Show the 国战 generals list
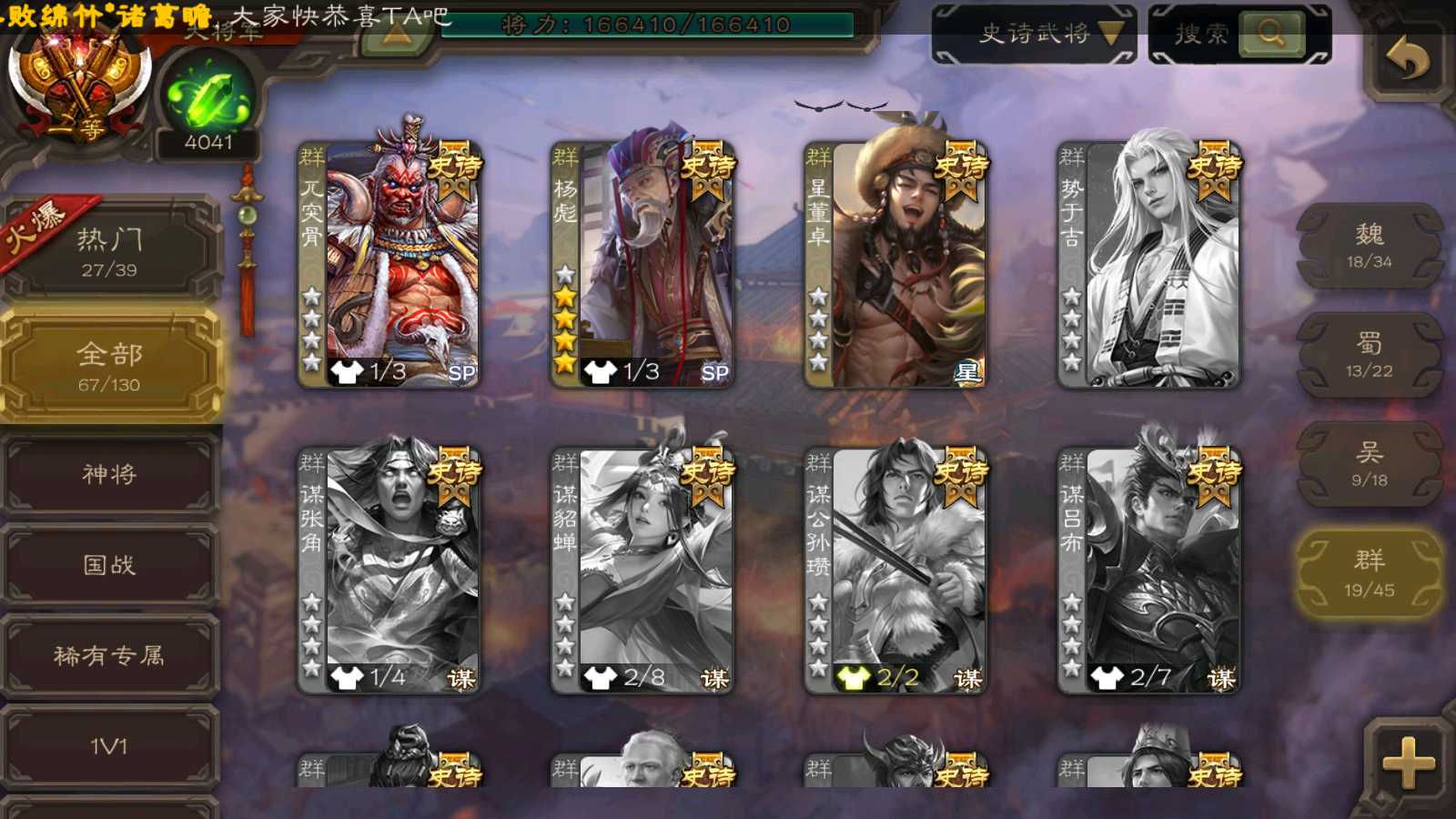1456x819 pixels. click(x=109, y=565)
